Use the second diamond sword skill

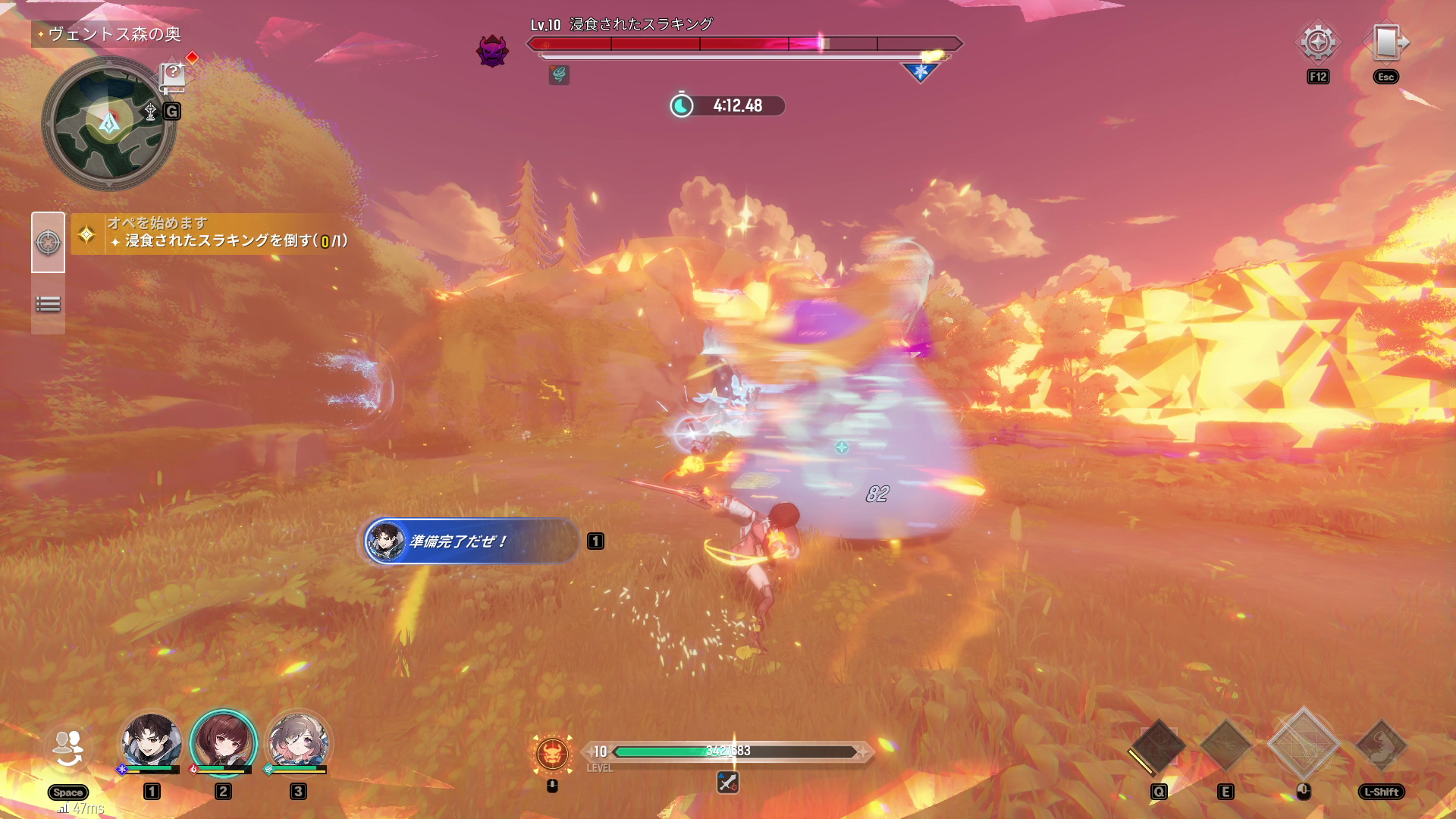pyautogui.click(x=1225, y=747)
